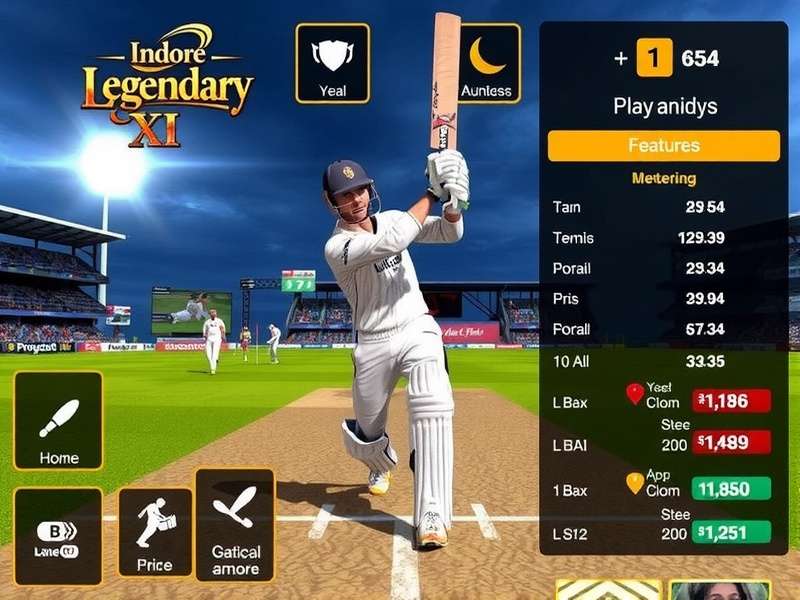
Task: Click the yellow number 1 counter box
Action: pos(653,59)
